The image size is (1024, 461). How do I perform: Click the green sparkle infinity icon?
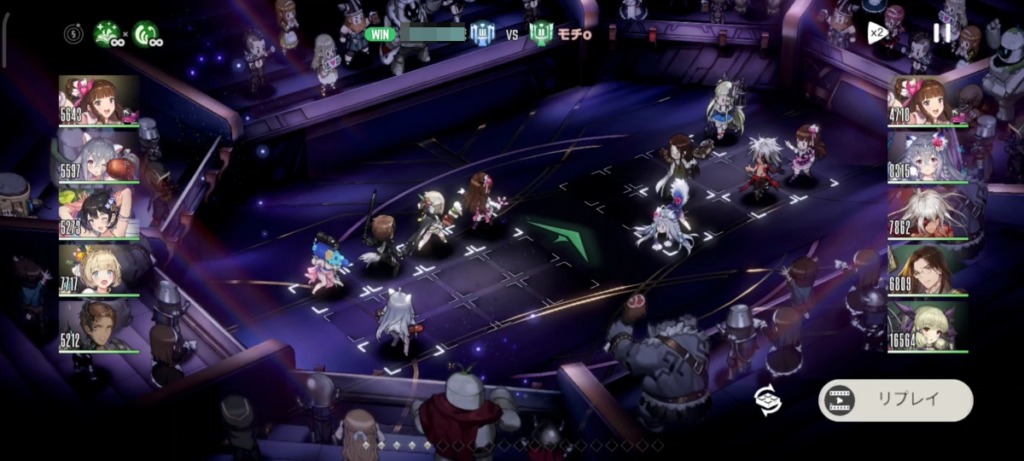point(107,34)
